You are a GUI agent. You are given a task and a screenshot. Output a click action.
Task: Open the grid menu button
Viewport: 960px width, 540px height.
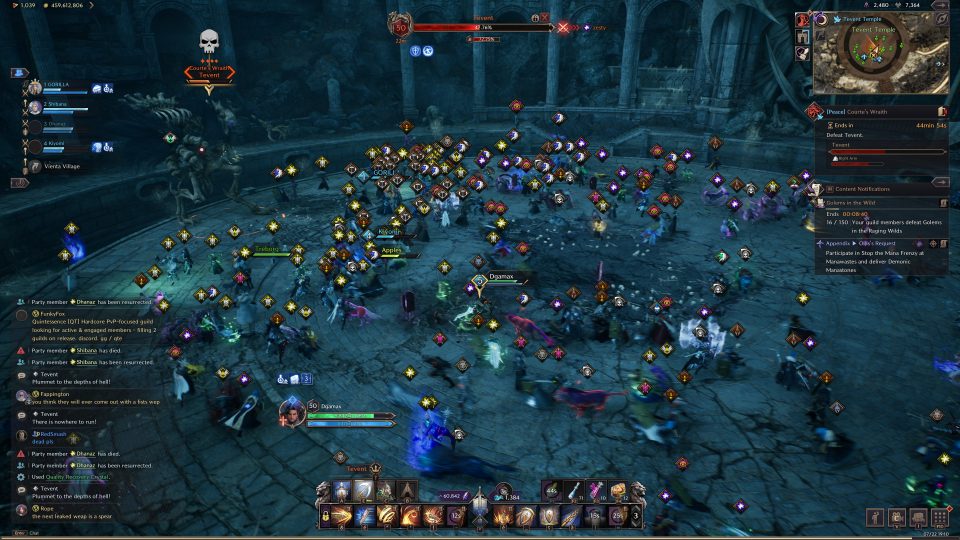(940, 517)
